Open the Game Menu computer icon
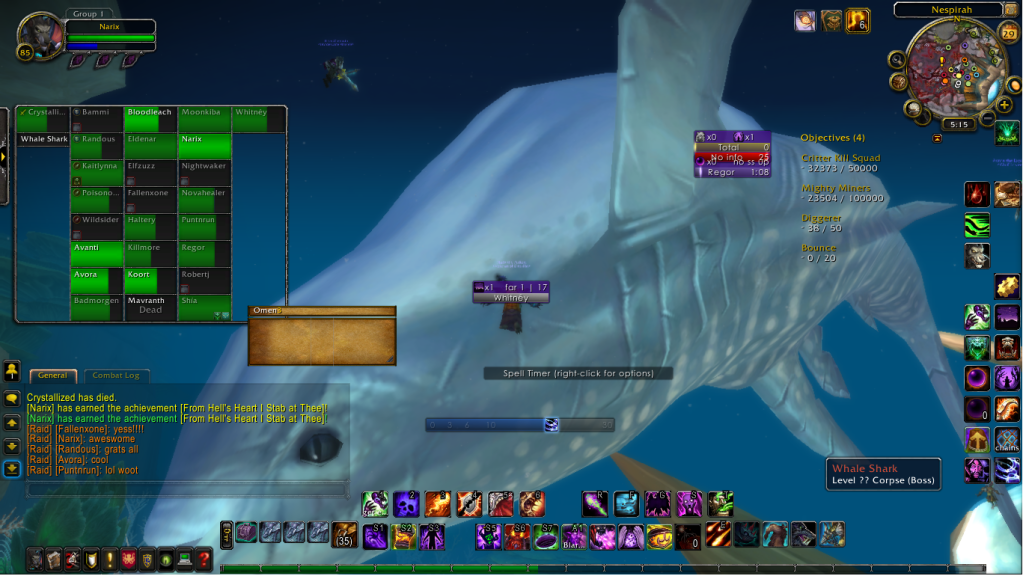Image resolution: width=1023 pixels, height=576 pixels. (x=185, y=559)
